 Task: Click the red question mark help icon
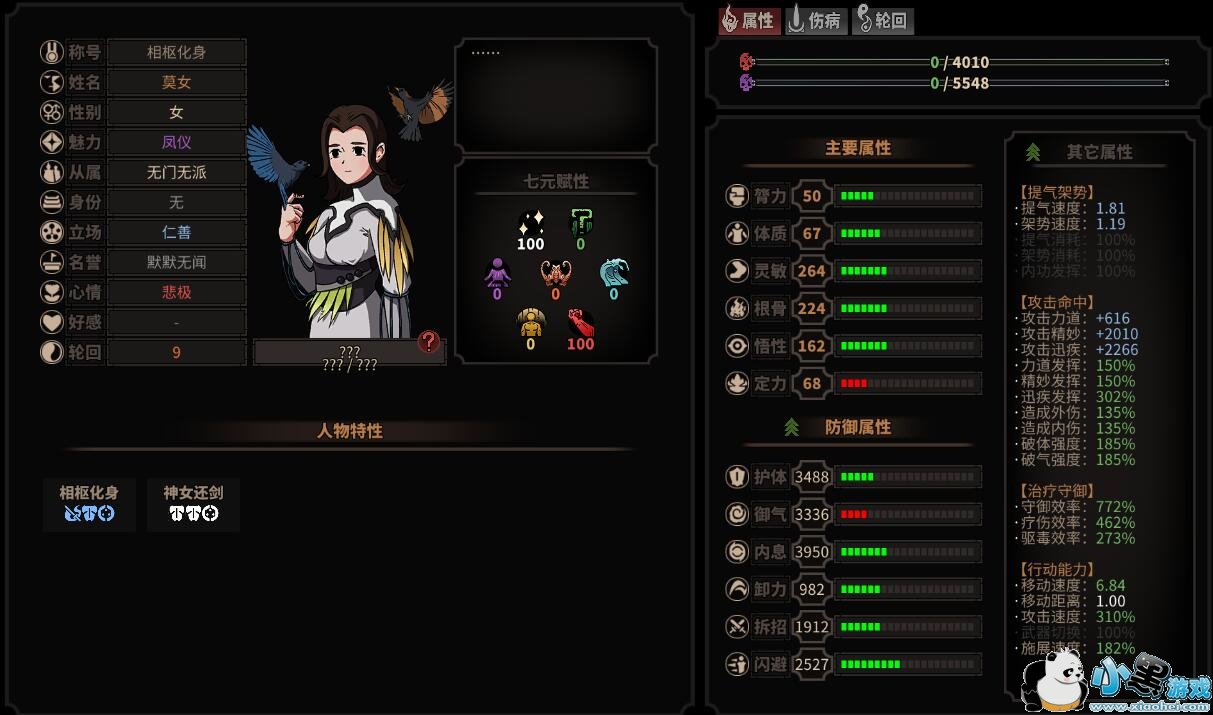[x=429, y=342]
